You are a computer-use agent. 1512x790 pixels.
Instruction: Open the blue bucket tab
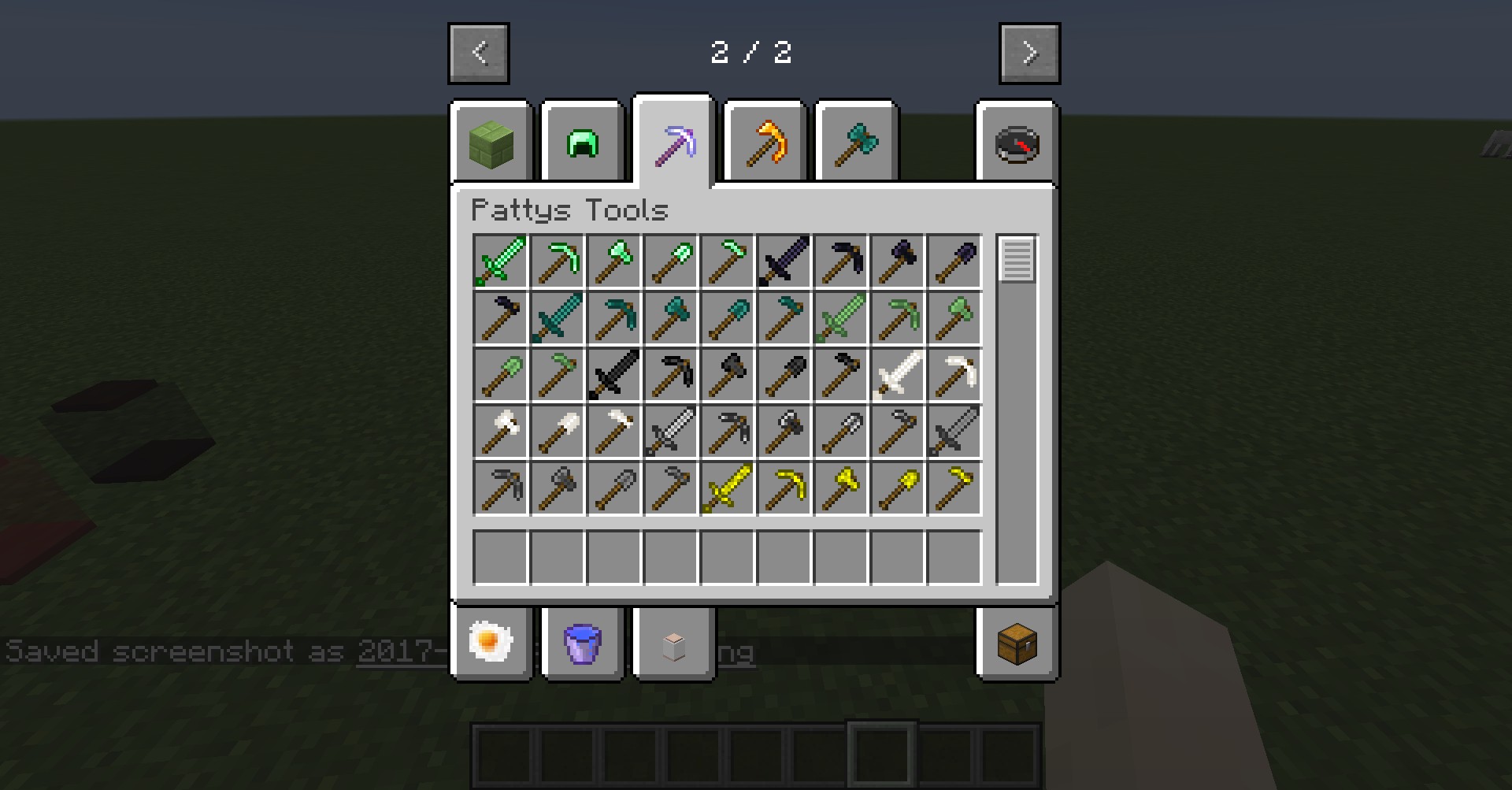[x=583, y=642]
